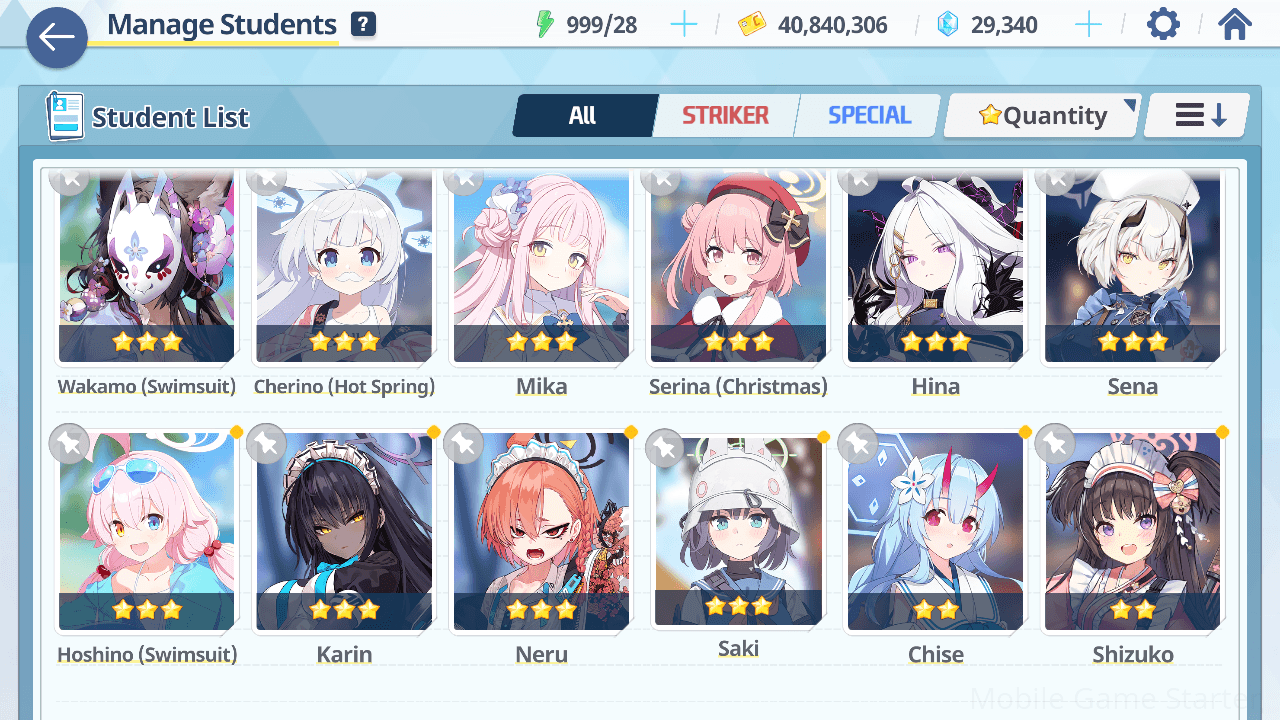Viewport: 1280px width, 720px height.
Task: Go back with the arrow button
Action: [57, 38]
